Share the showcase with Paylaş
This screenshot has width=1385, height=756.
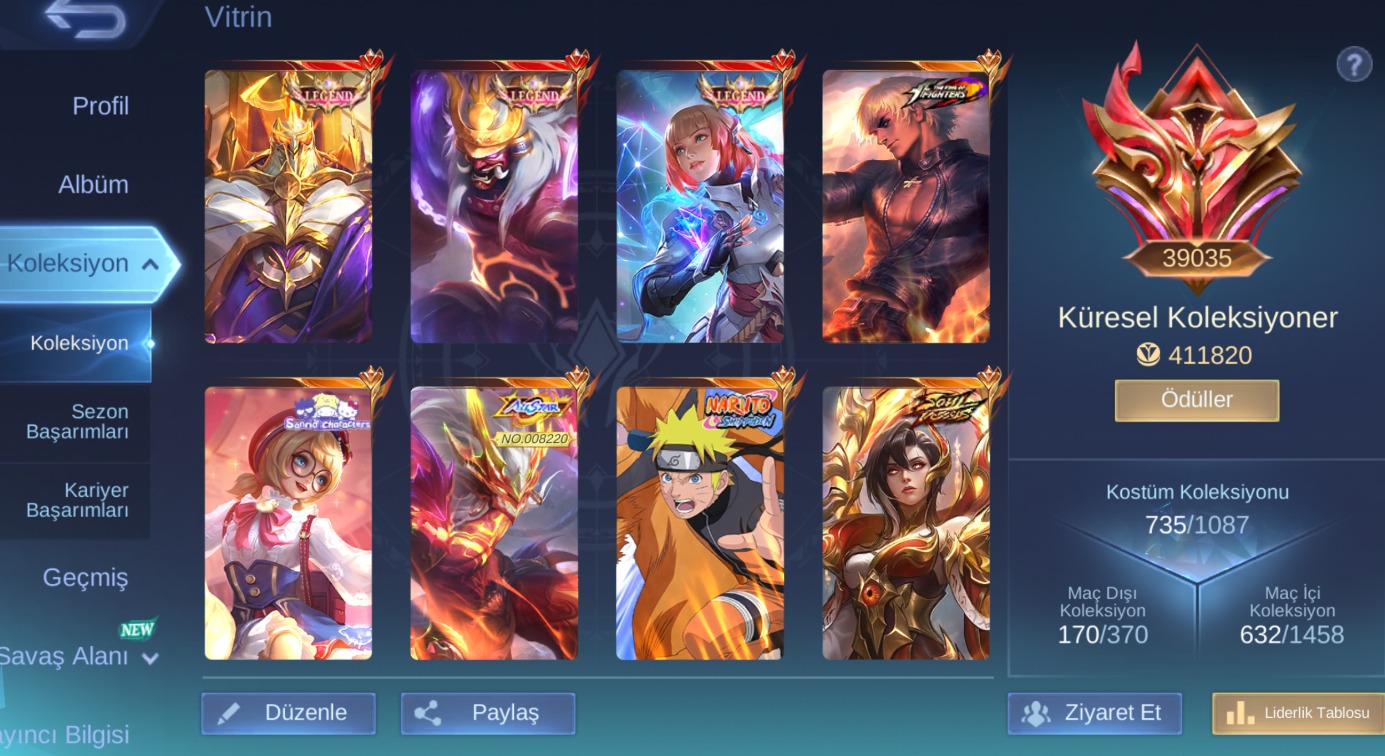pyautogui.click(x=488, y=713)
